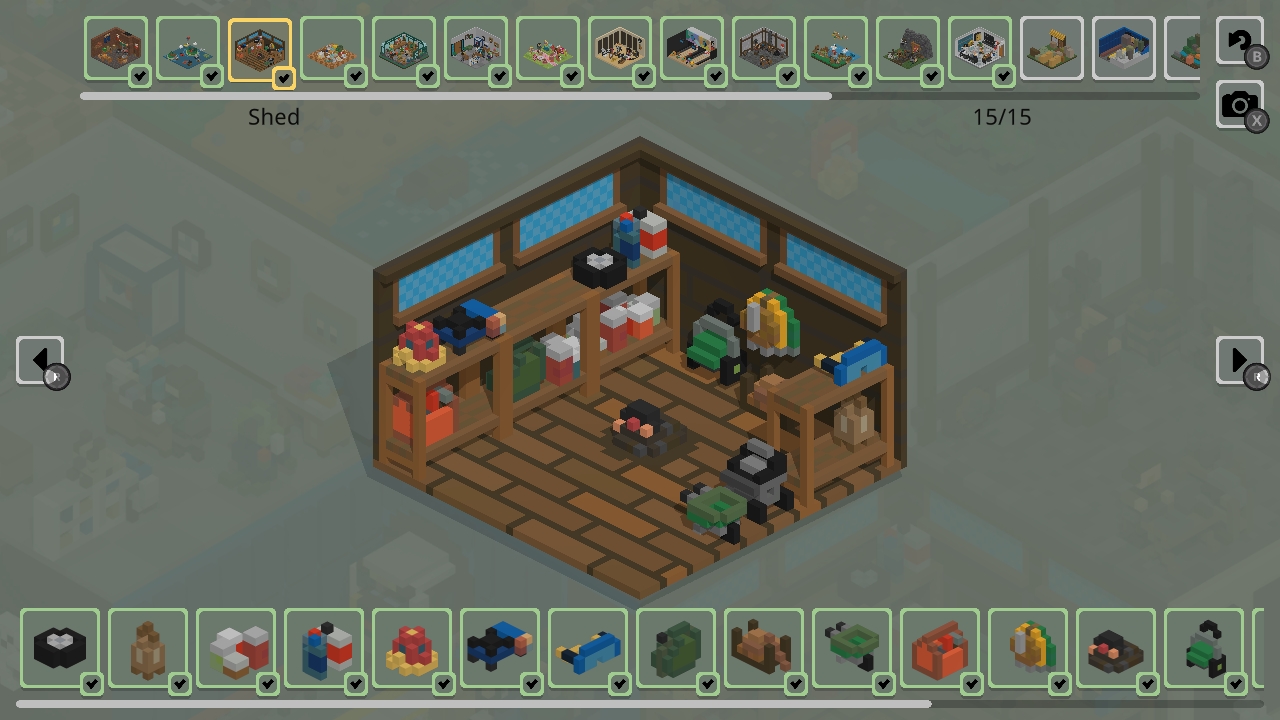The image size is (1280, 720).
Task: Select the orange toolbox item in the checklist
Action: [939, 648]
